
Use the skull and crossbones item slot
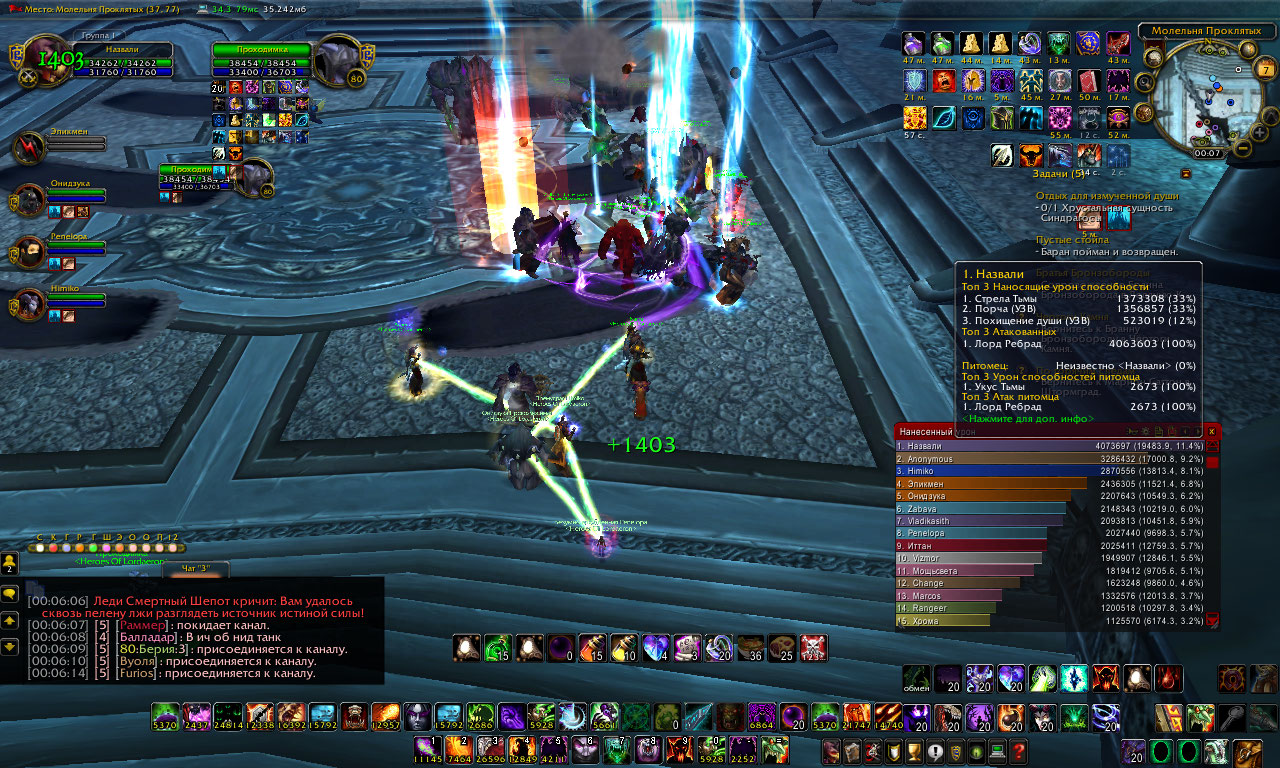[813, 648]
